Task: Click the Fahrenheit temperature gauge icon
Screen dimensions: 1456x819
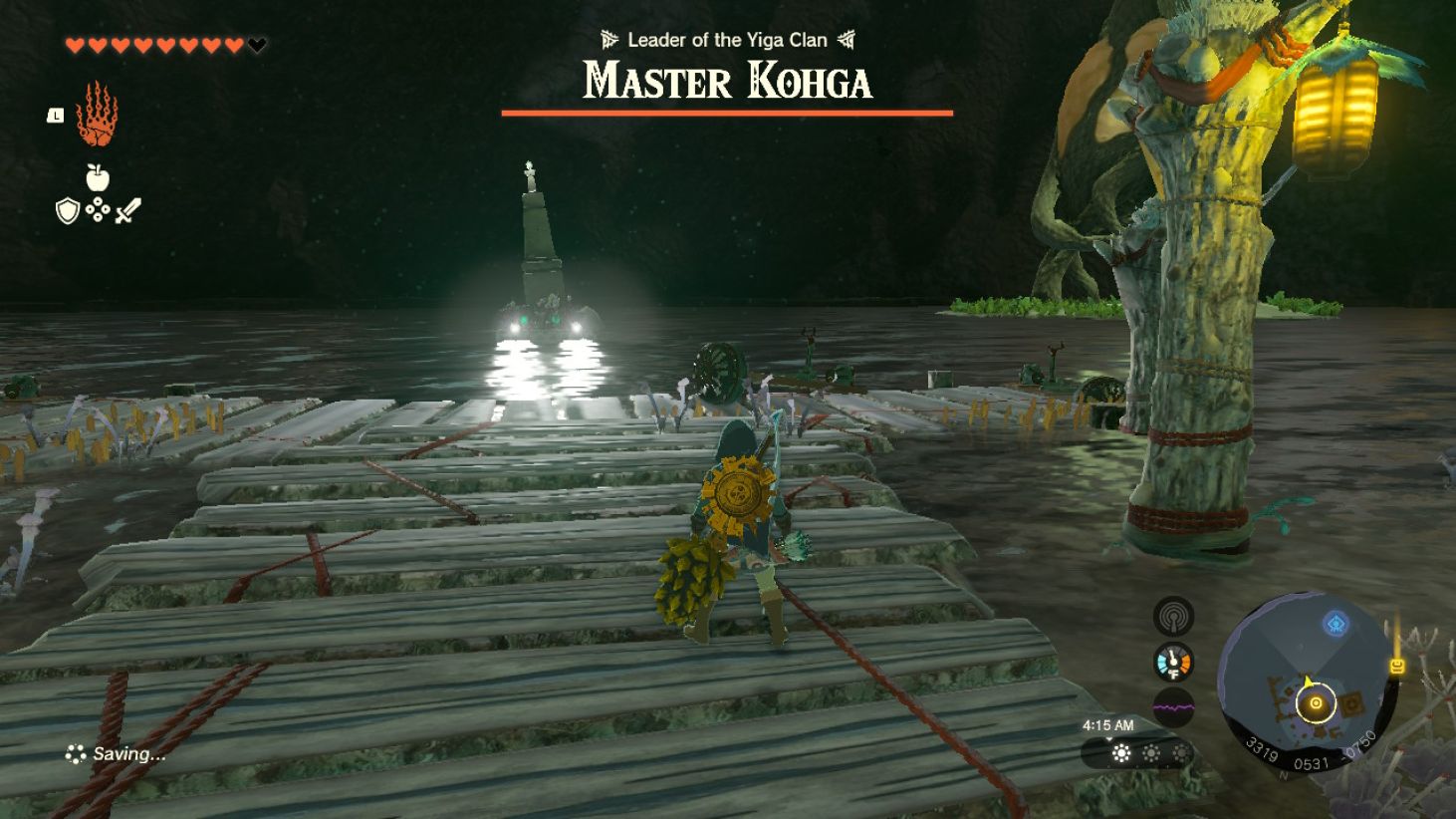Action: [x=1175, y=660]
